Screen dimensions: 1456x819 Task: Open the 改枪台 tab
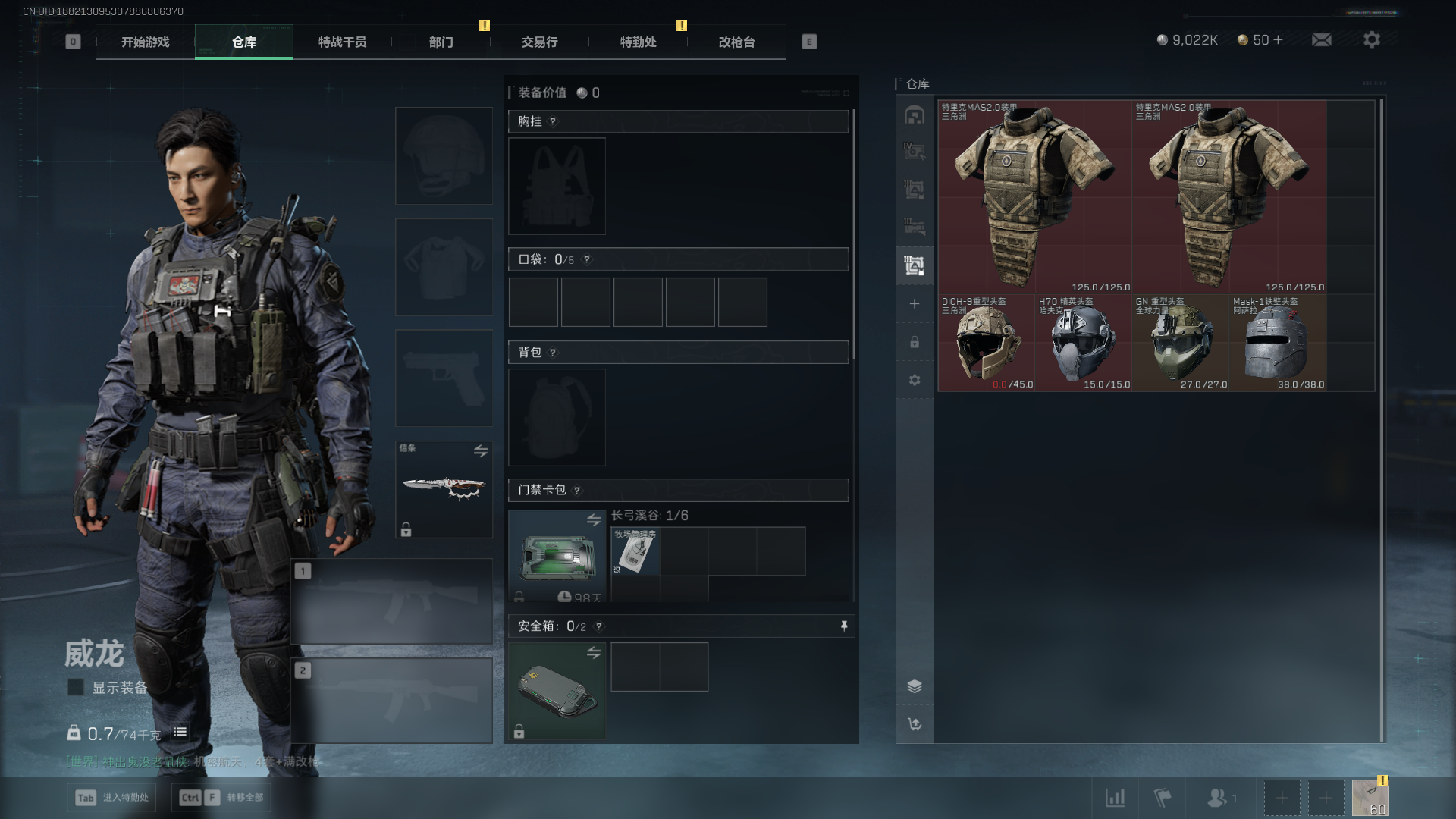[x=736, y=42]
